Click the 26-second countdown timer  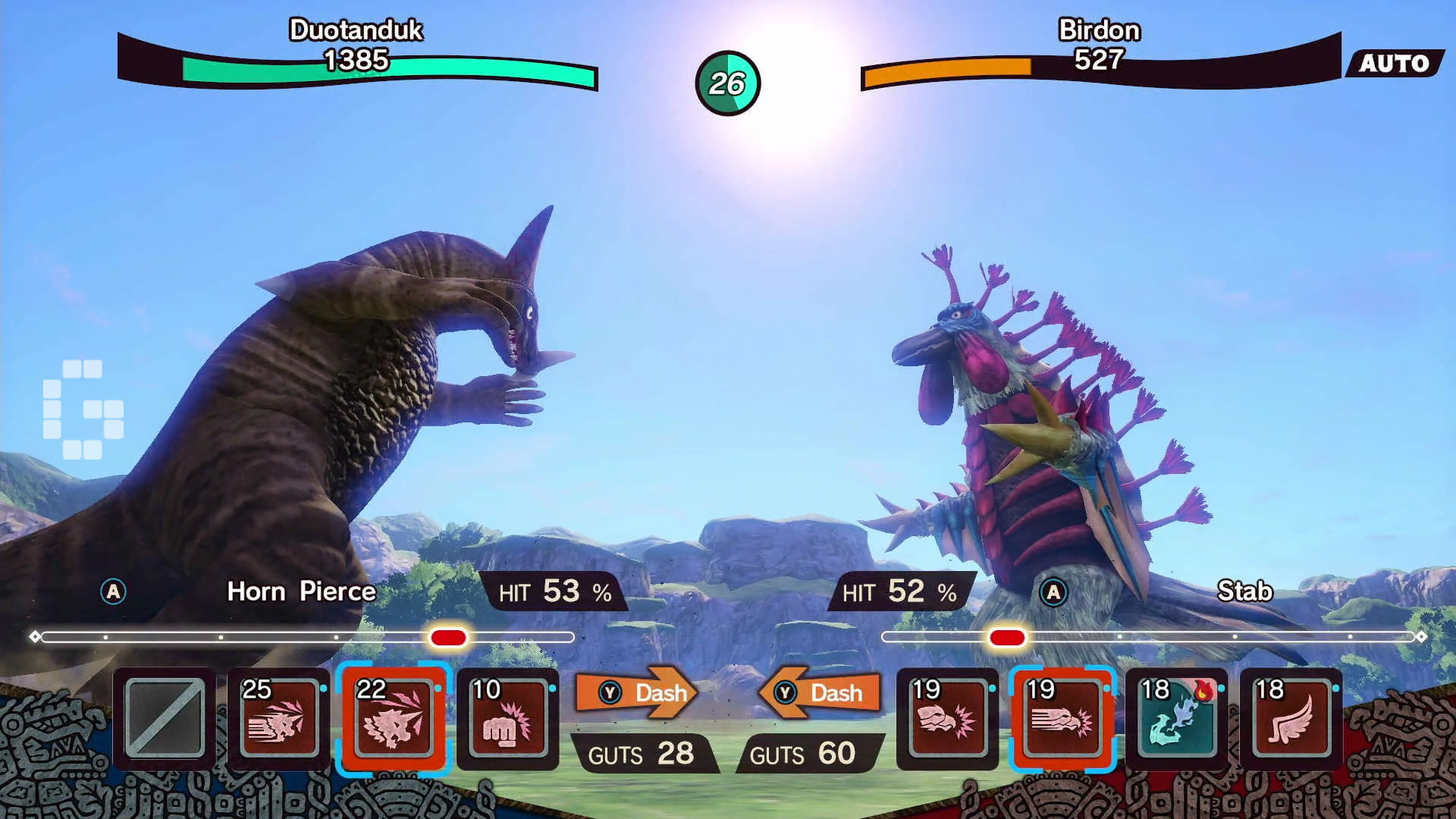(x=726, y=84)
